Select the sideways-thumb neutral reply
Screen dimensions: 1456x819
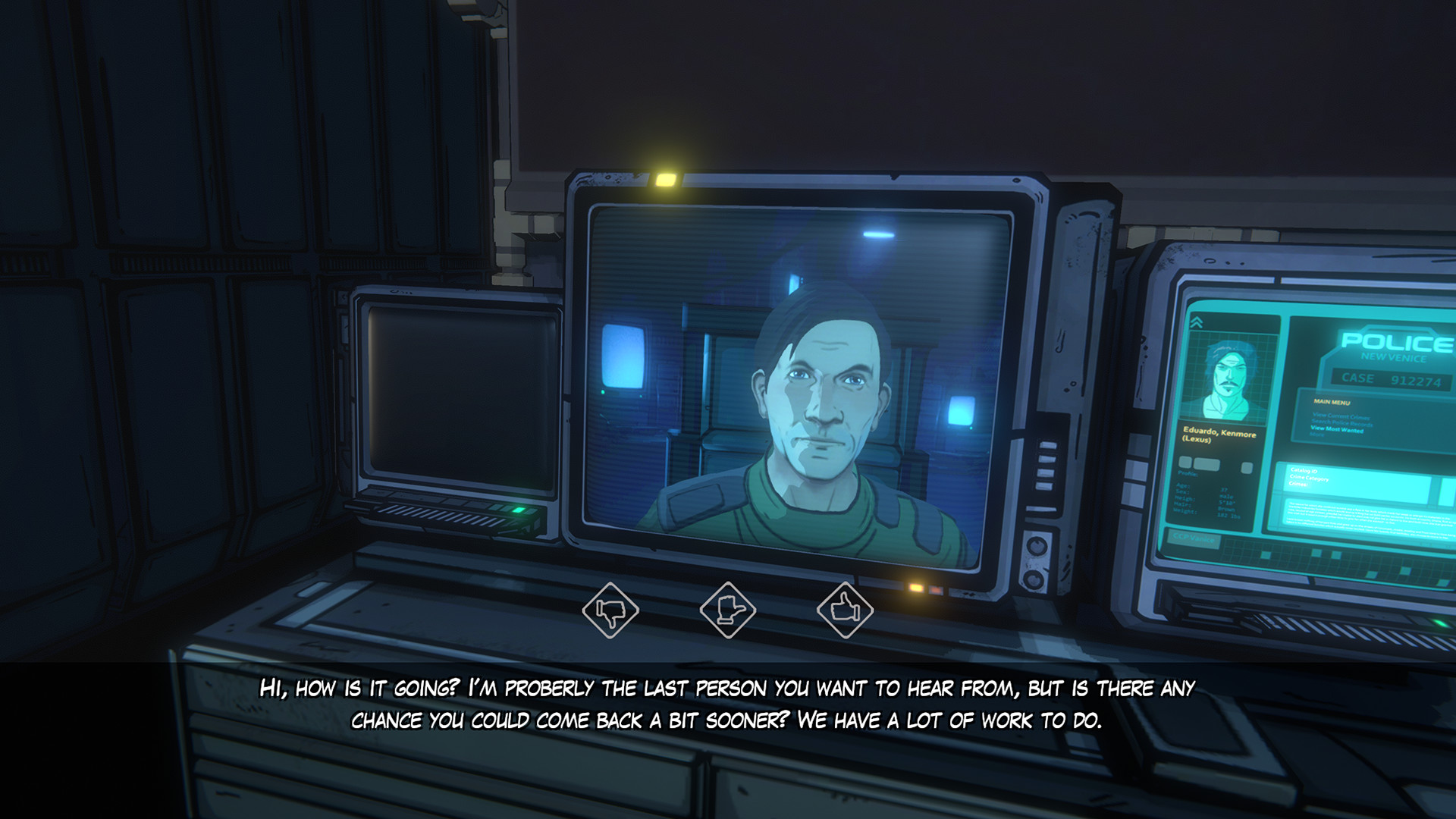727,610
